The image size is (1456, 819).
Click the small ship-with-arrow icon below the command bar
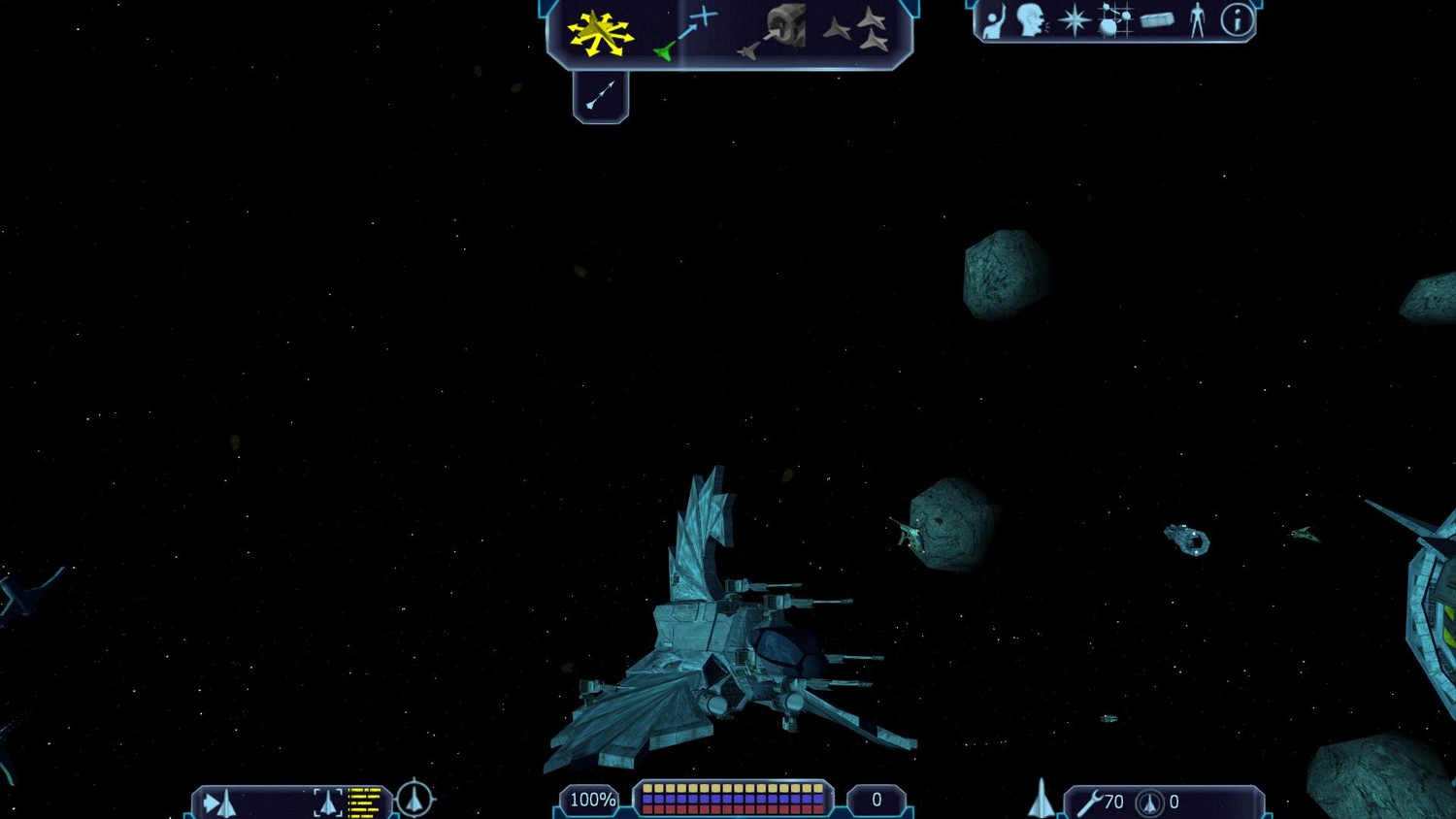601,96
